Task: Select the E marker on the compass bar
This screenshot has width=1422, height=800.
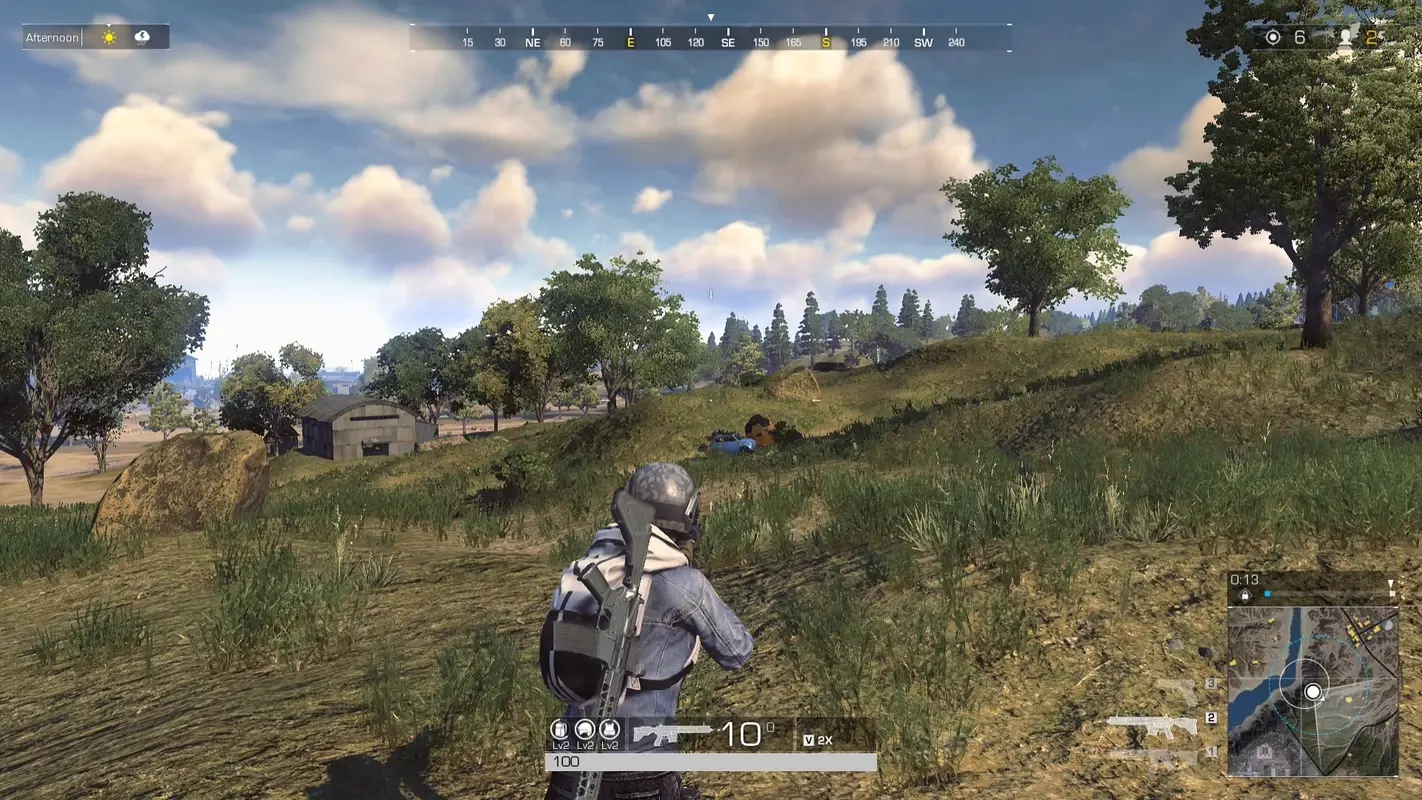Action: (631, 43)
